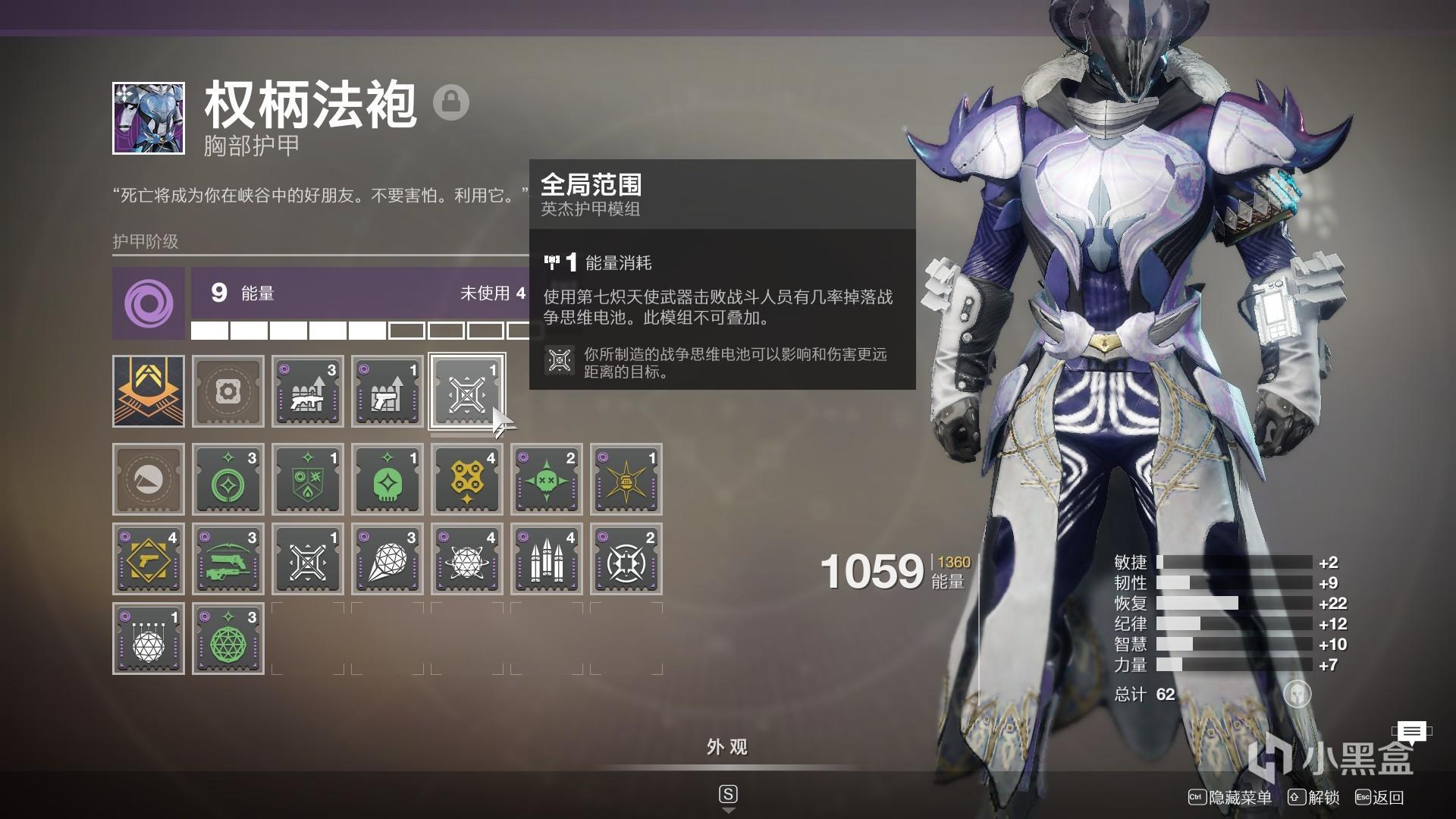
Task: Select the white sphere with dotted lines mod
Action: click(x=149, y=639)
